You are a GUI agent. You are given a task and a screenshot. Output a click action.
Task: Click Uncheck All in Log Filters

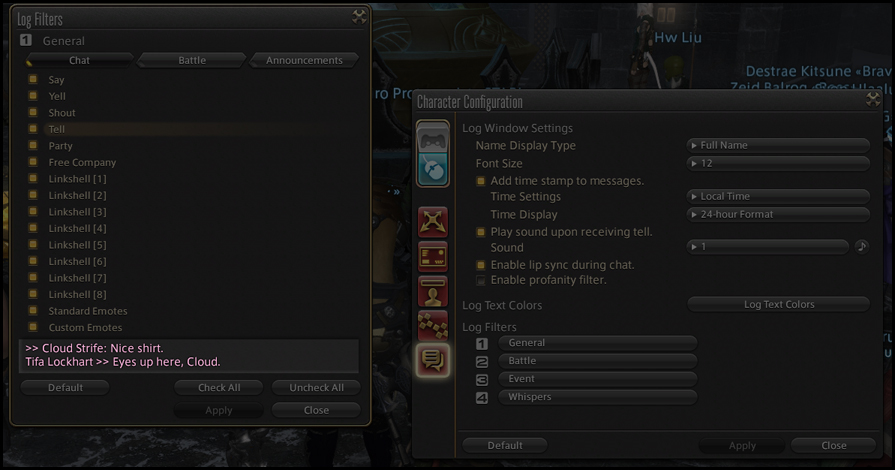click(316, 387)
